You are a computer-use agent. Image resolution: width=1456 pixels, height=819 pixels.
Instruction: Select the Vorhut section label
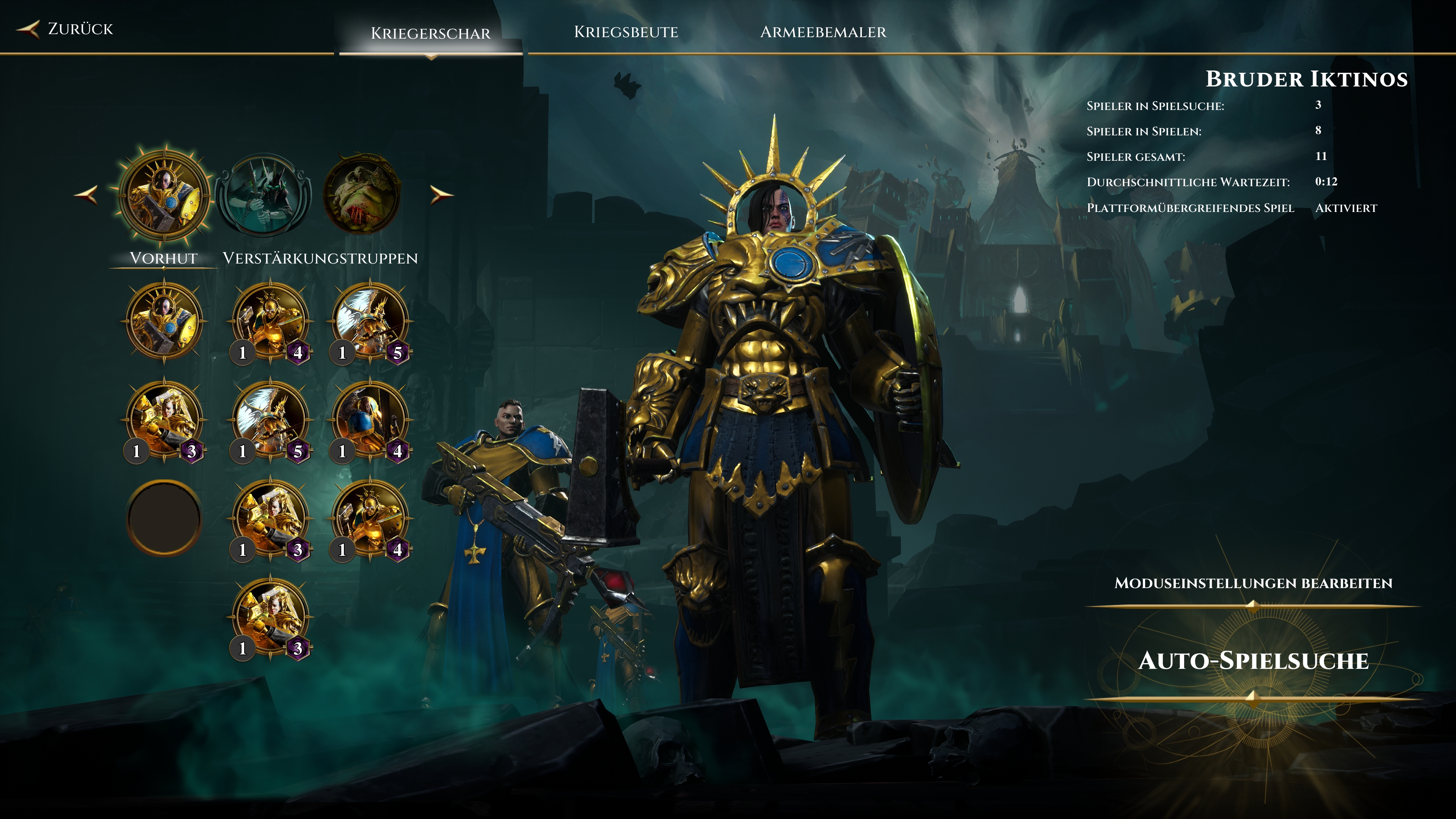tap(163, 258)
